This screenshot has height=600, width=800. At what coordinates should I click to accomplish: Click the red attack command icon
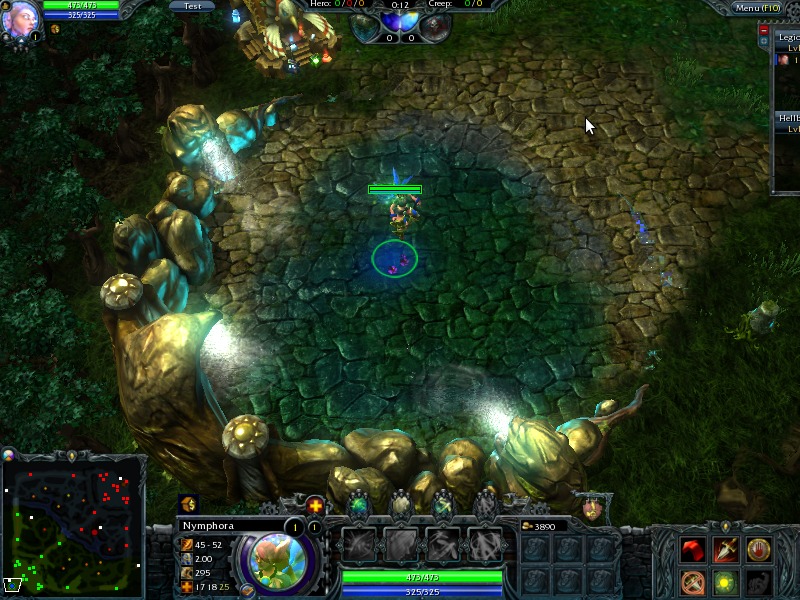pyautogui.click(x=693, y=550)
